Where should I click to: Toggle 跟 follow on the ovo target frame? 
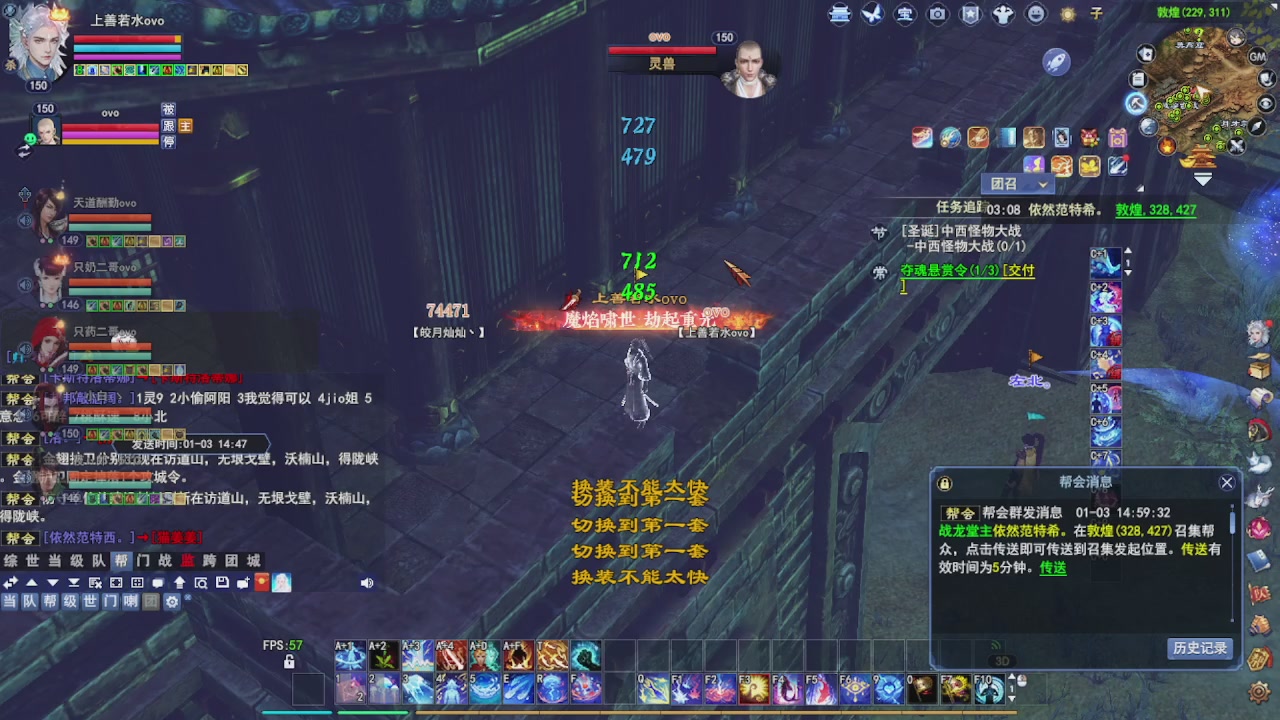click(169, 125)
